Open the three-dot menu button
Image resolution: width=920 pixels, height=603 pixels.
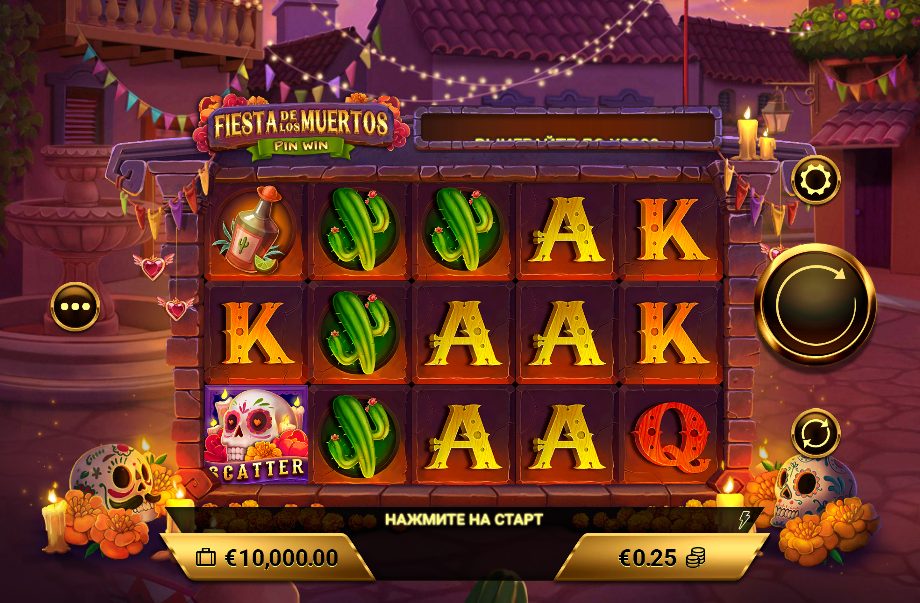click(x=76, y=306)
